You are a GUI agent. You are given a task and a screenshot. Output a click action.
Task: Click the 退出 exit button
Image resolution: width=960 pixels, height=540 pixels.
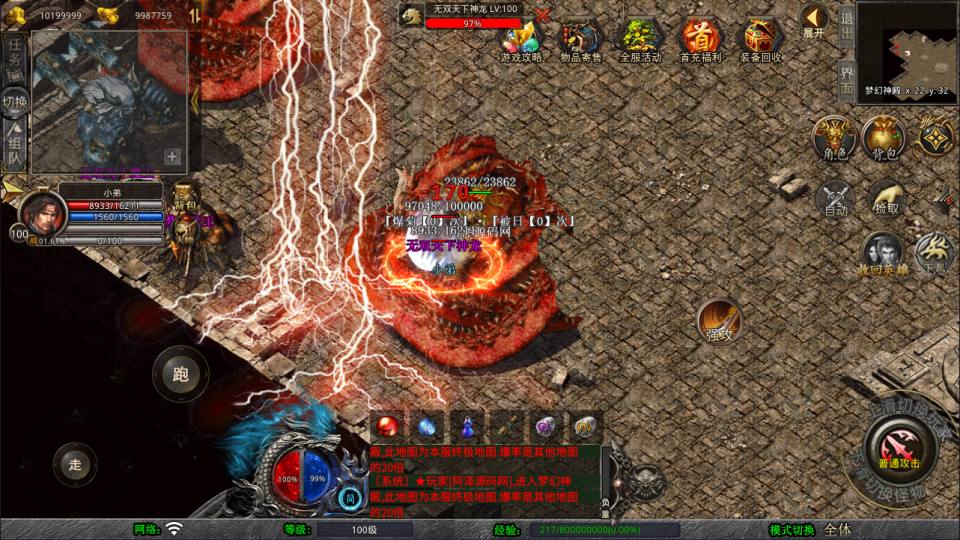click(846, 24)
